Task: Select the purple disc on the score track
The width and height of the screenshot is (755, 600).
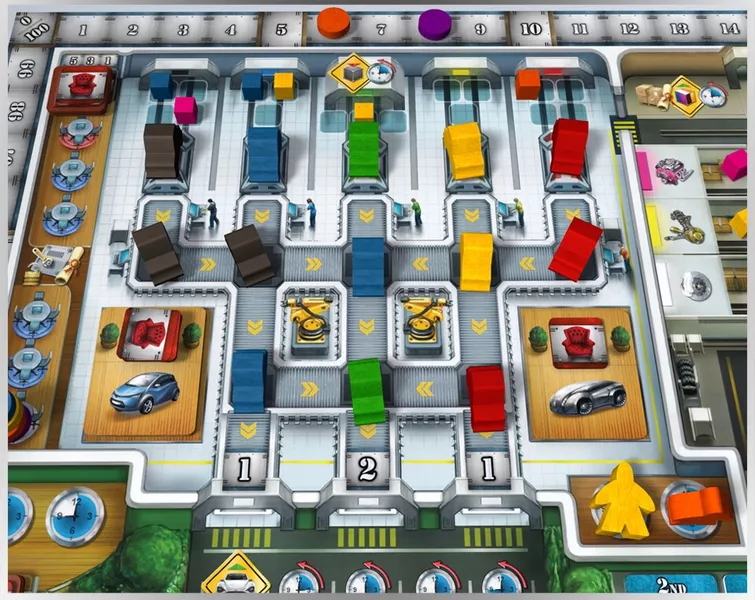Action: pyautogui.click(x=434, y=23)
